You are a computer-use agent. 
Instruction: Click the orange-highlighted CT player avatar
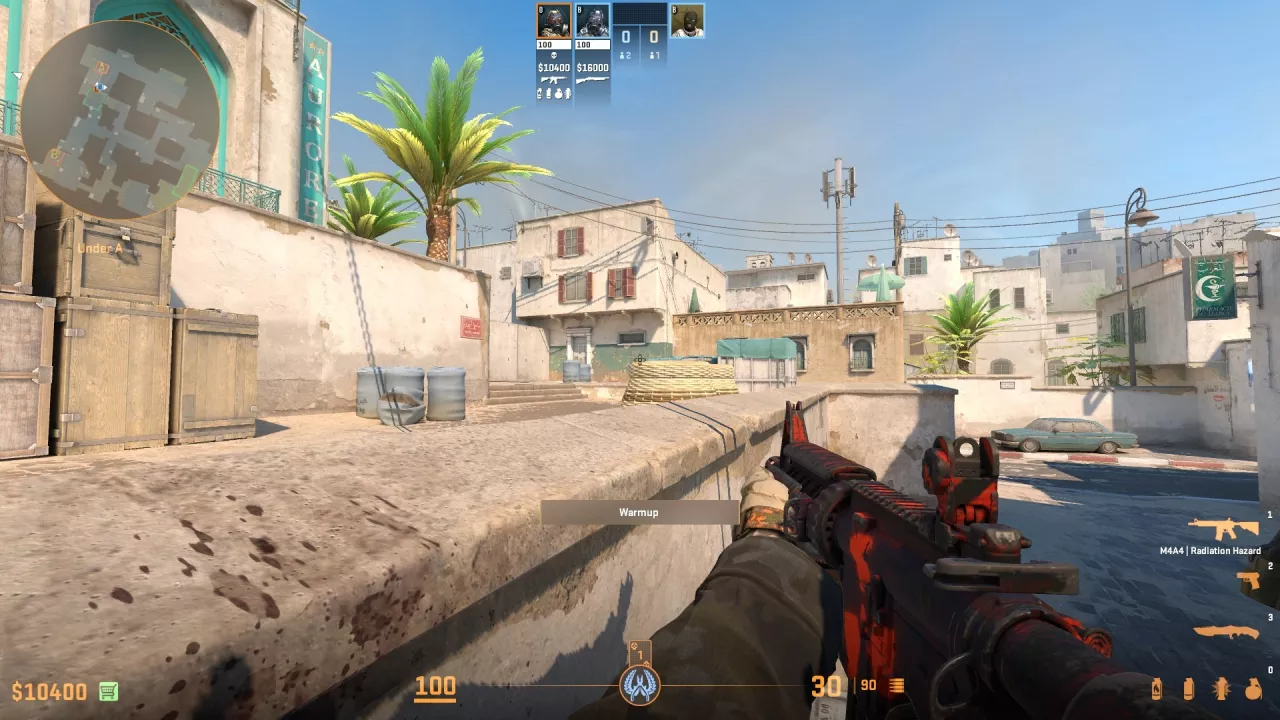coord(553,19)
